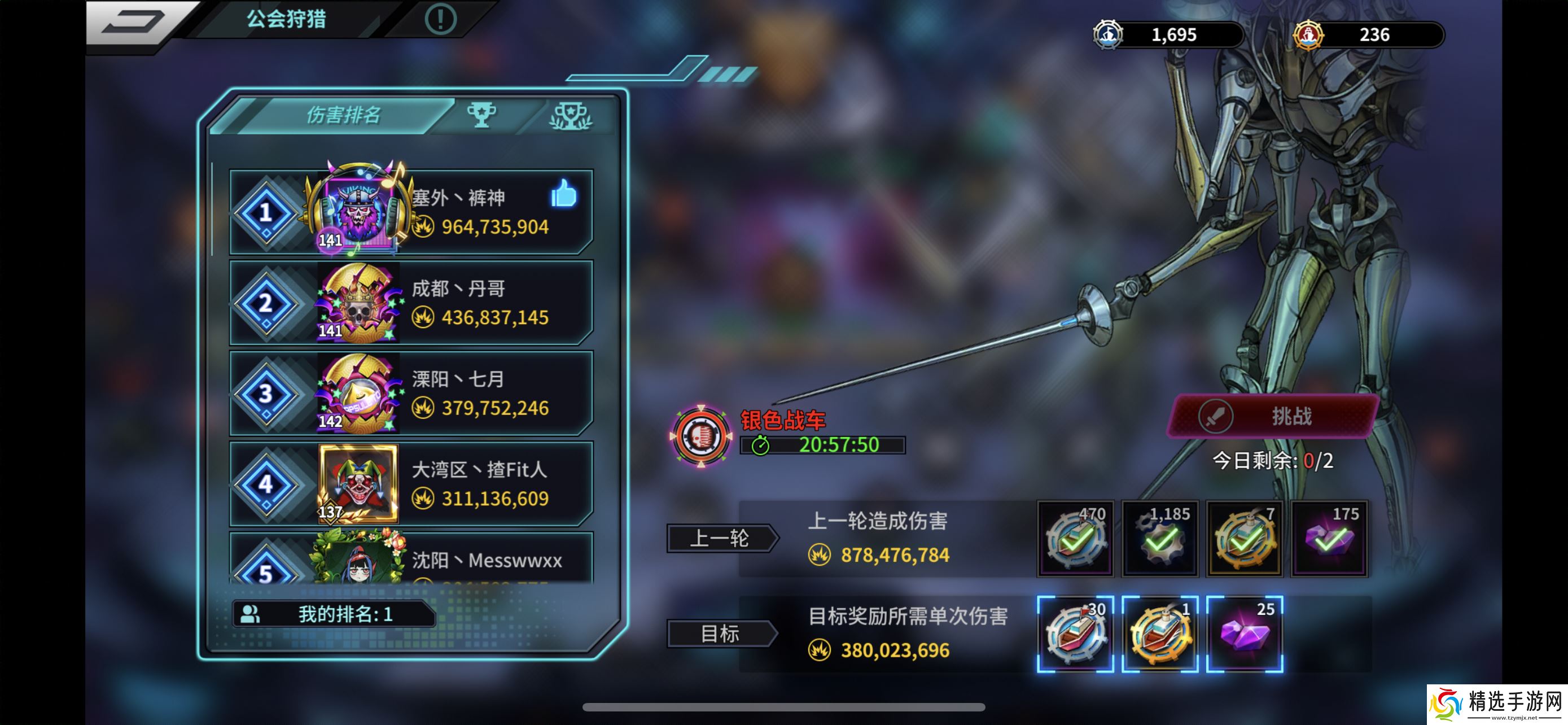Select rank 5 player row 沈阳丶Messwwxx

click(411, 560)
